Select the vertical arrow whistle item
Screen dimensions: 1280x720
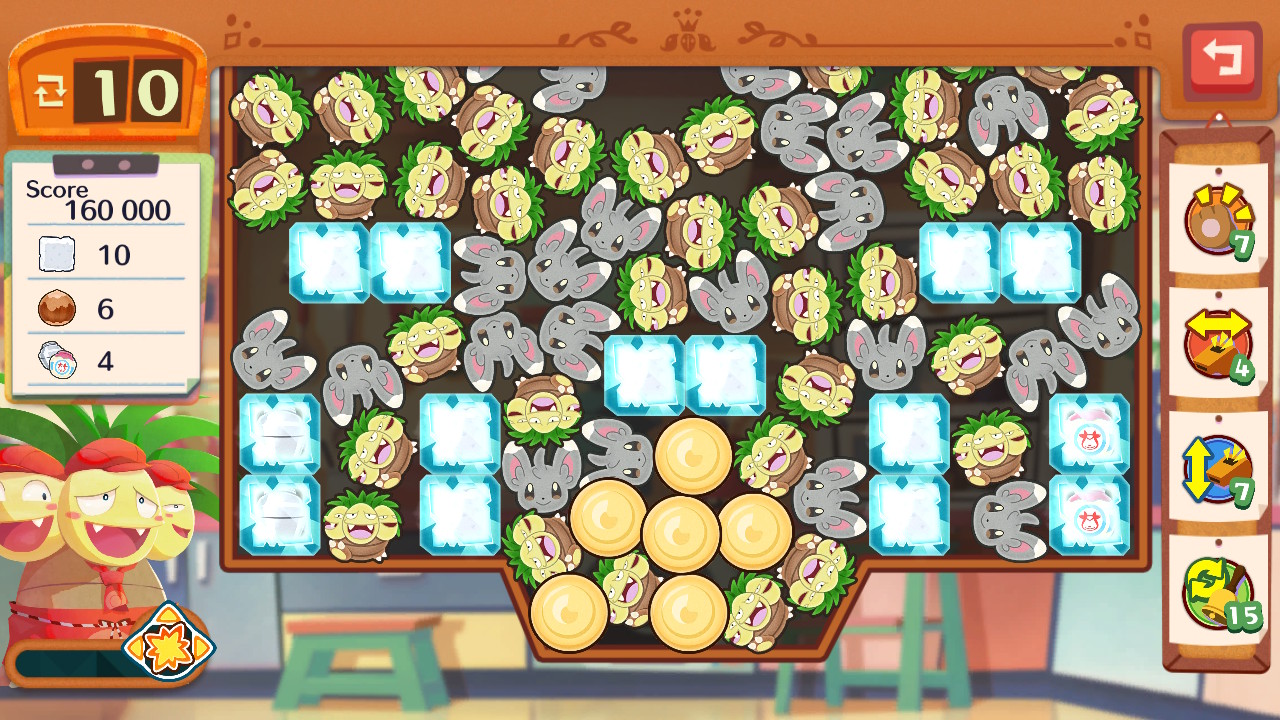(1217, 469)
